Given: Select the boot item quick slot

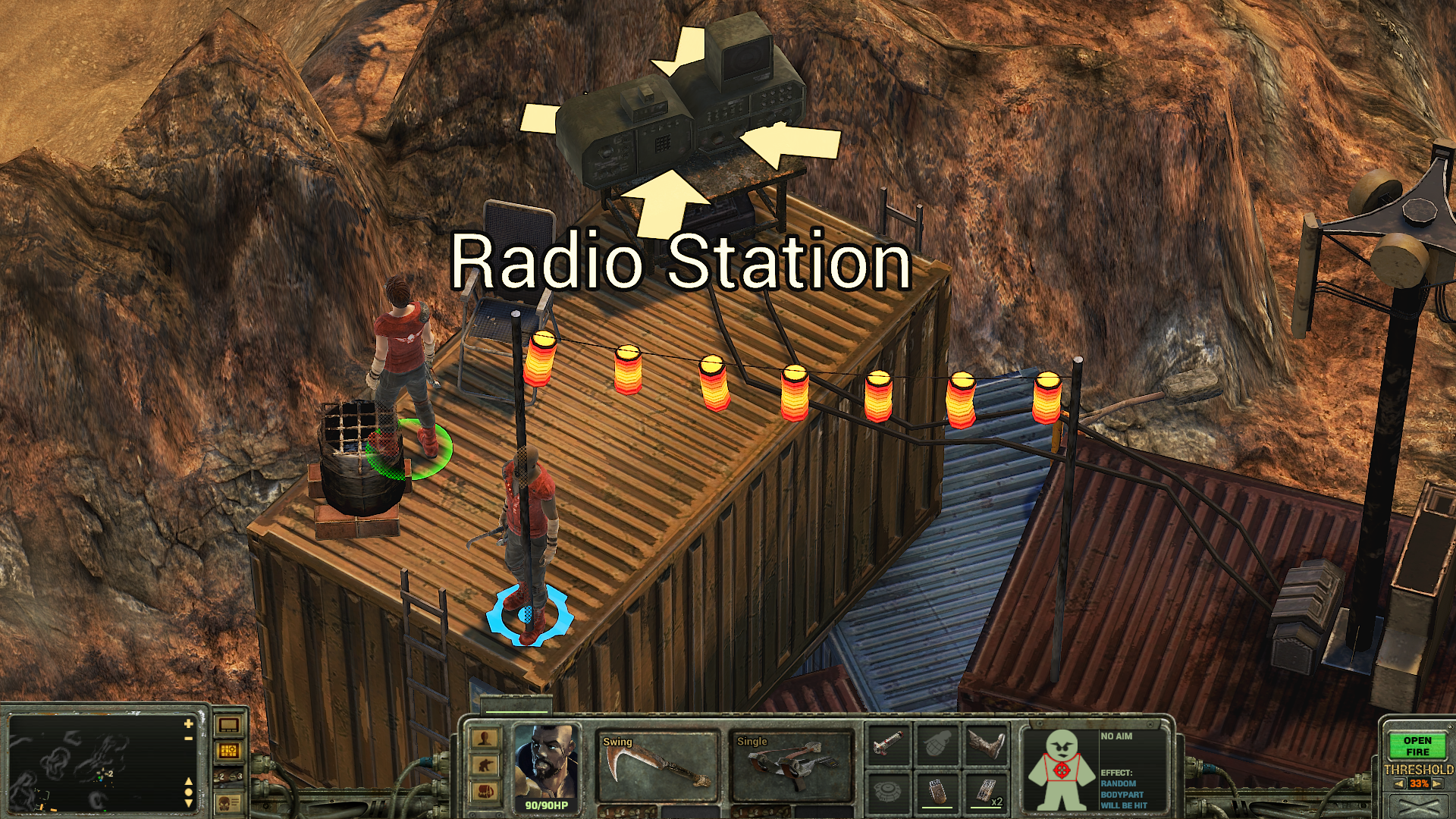Looking at the screenshot, I should point(986,743).
